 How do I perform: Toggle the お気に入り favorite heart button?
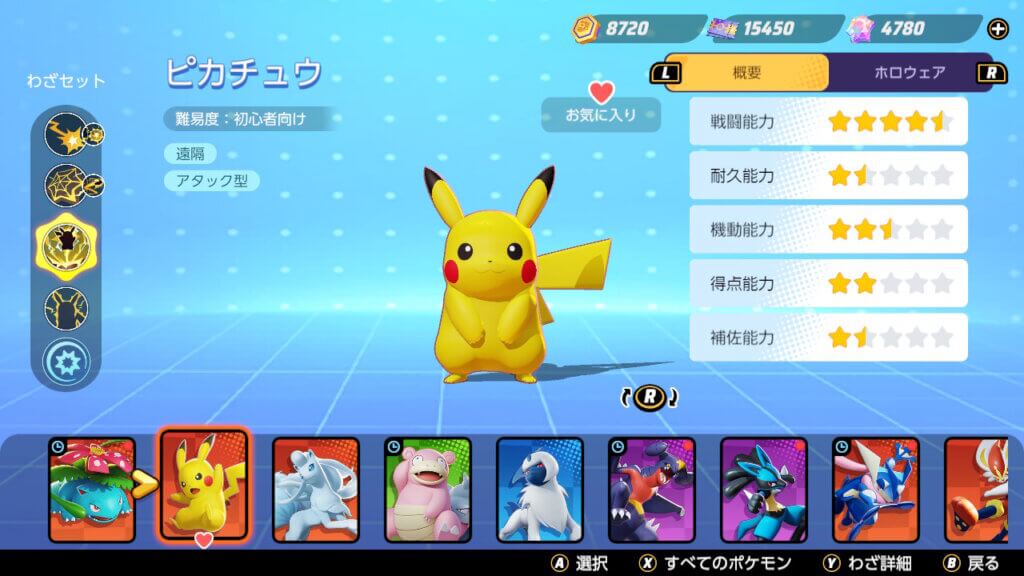601,105
